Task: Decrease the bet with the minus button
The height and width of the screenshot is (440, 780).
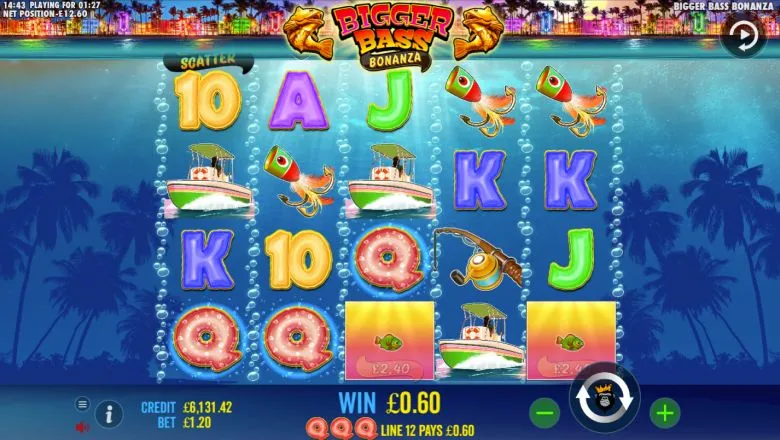Action: (543, 411)
